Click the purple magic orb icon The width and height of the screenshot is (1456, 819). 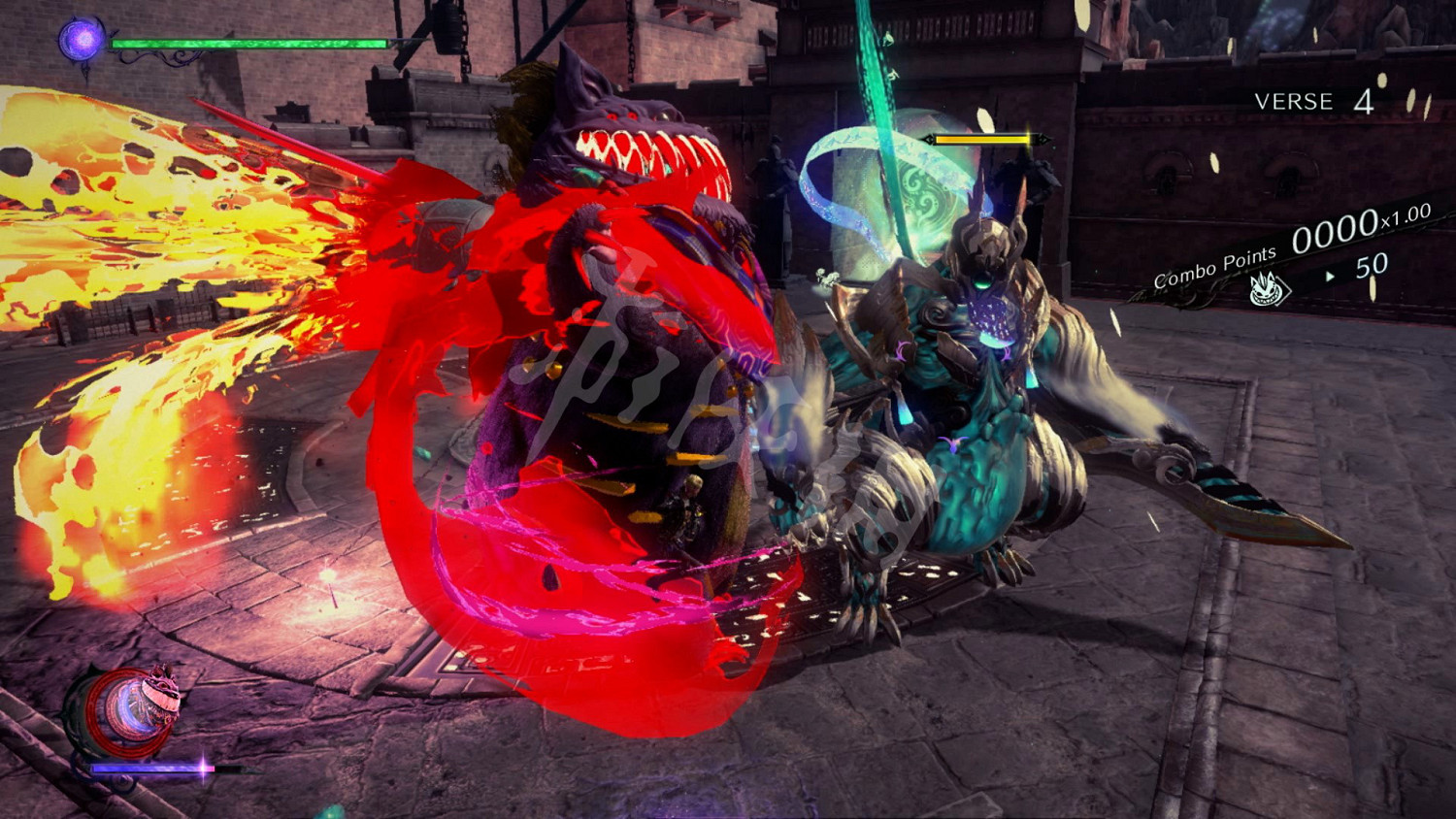pyautogui.click(x=83, y=42)
